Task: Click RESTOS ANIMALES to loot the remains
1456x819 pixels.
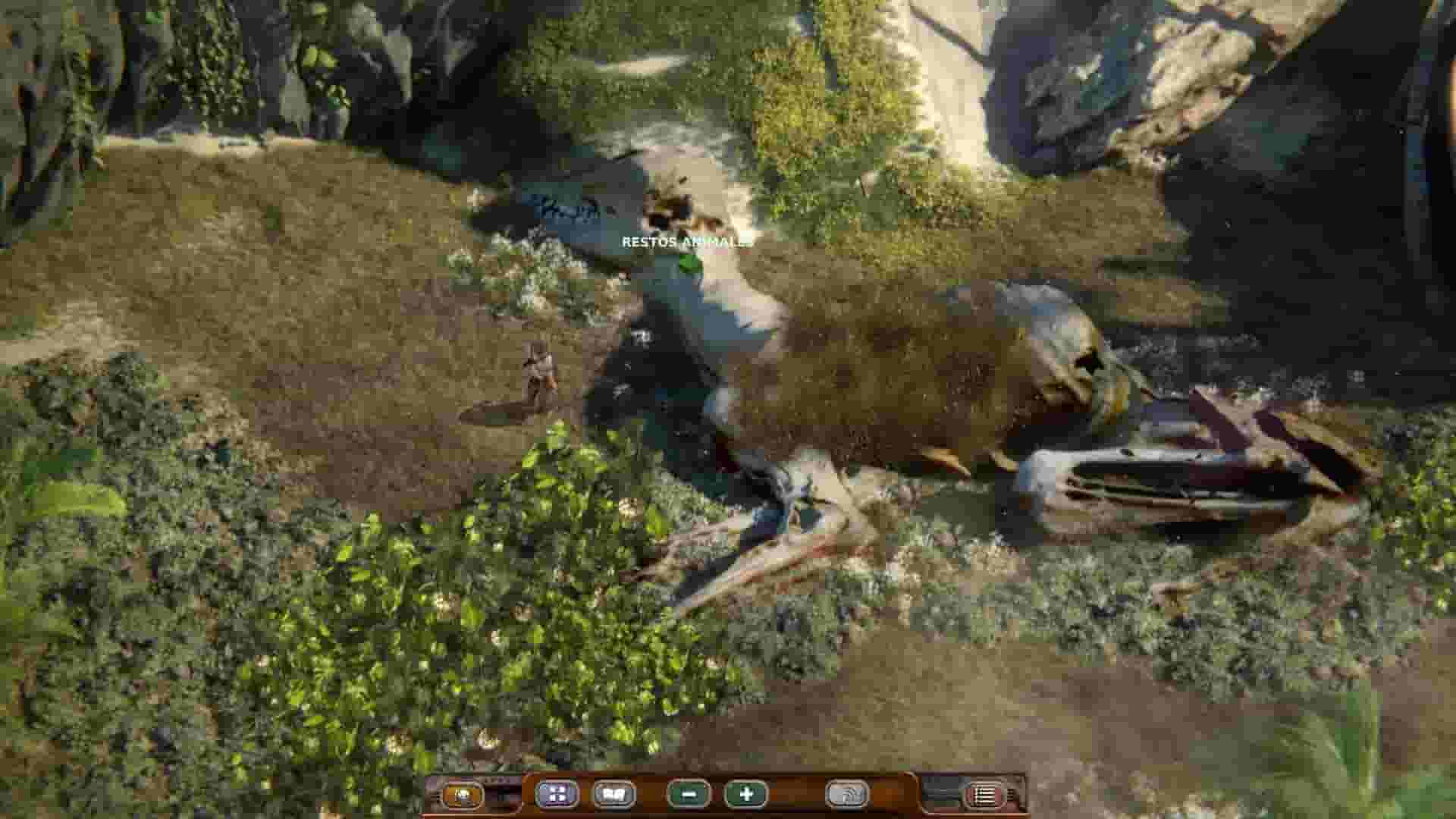Action: (686, 243)
